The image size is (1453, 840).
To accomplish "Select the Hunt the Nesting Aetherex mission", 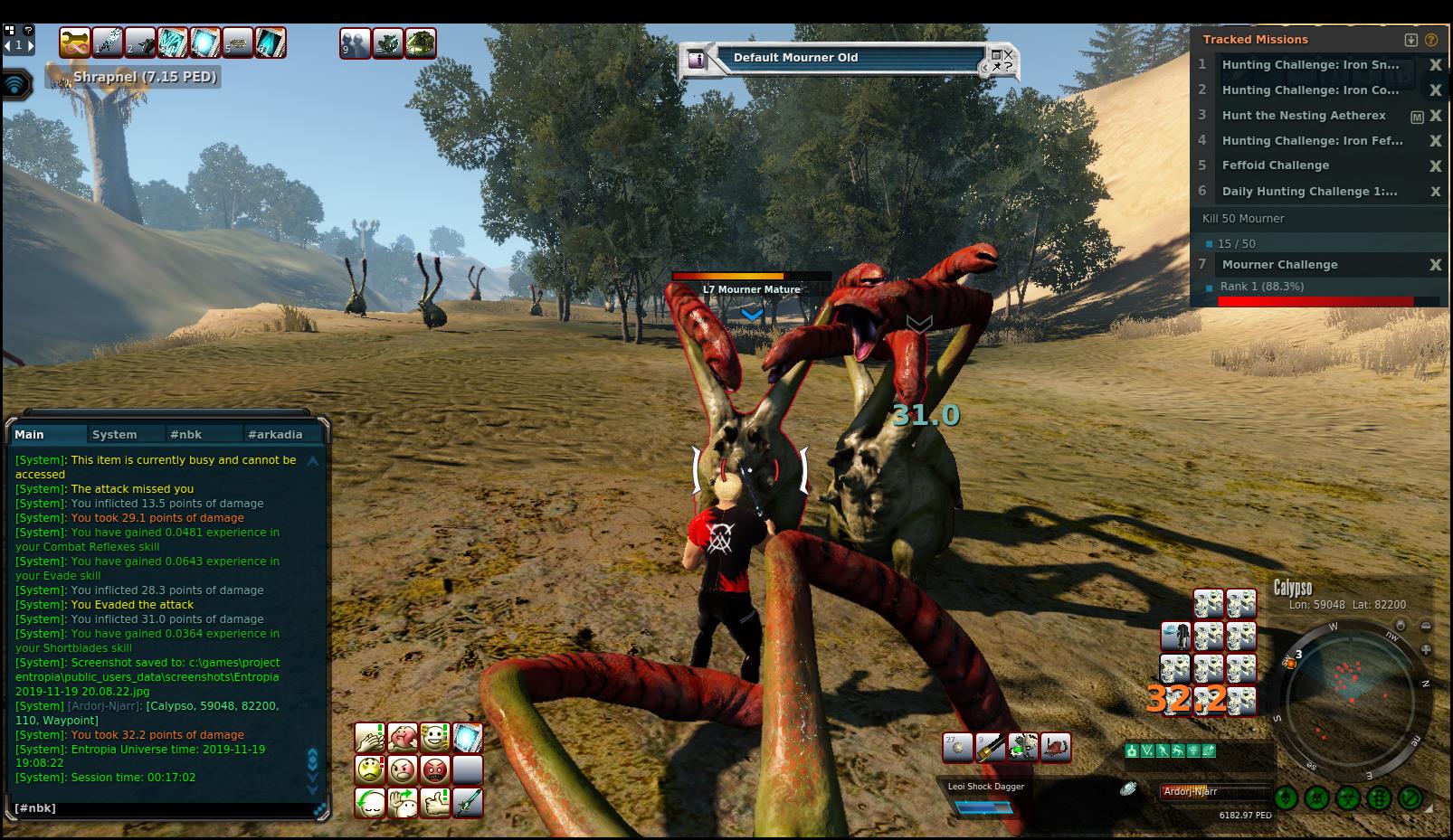I will 1304,116.
